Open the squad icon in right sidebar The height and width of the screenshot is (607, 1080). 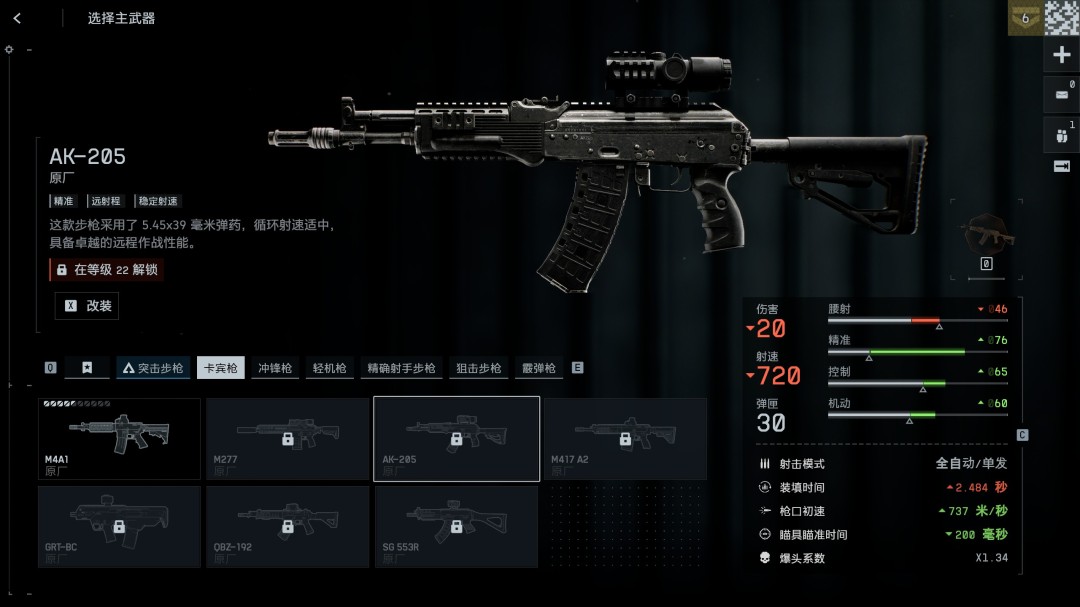click(1062, 133)
